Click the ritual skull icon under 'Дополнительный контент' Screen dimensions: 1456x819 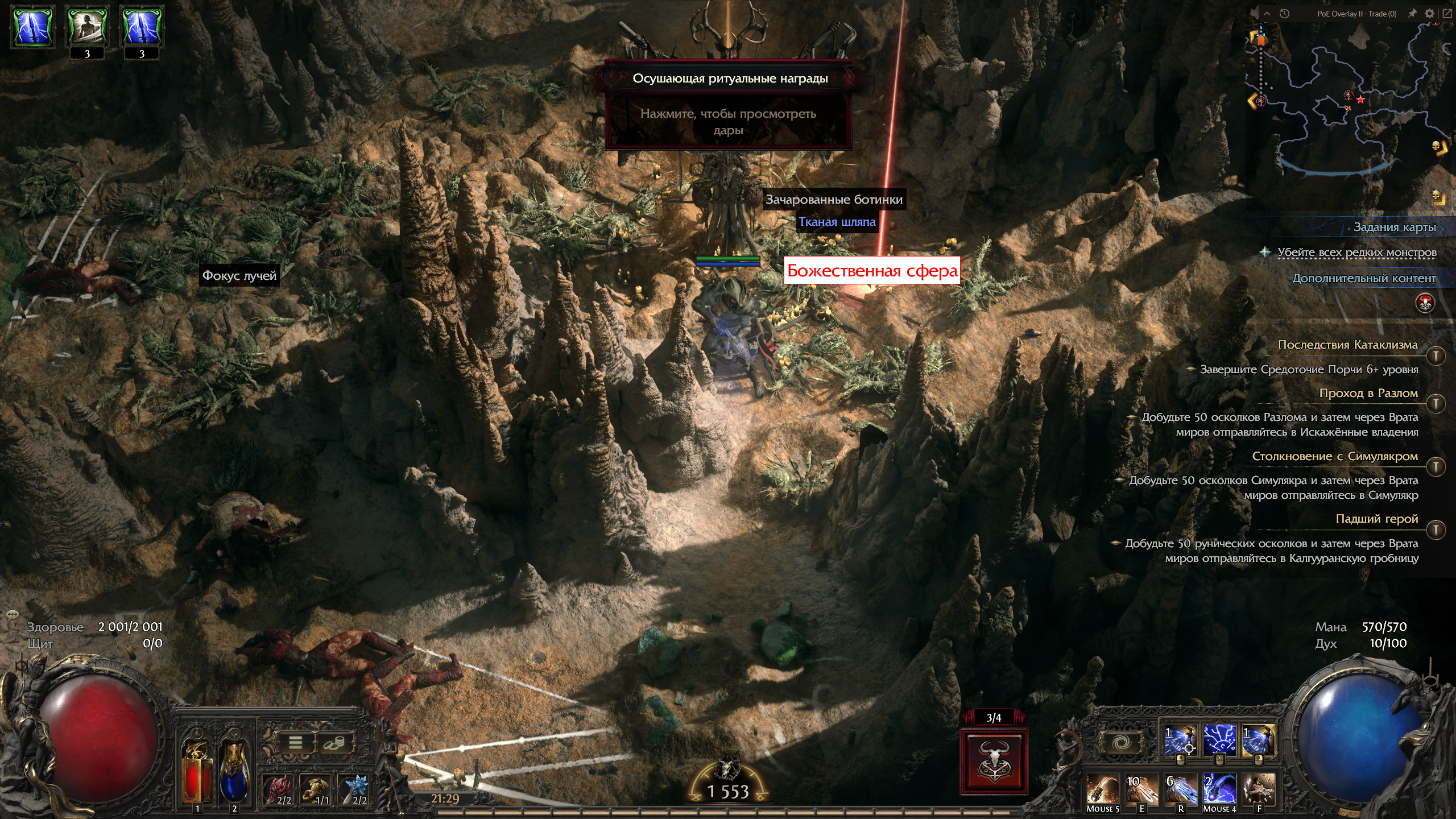1425,303
